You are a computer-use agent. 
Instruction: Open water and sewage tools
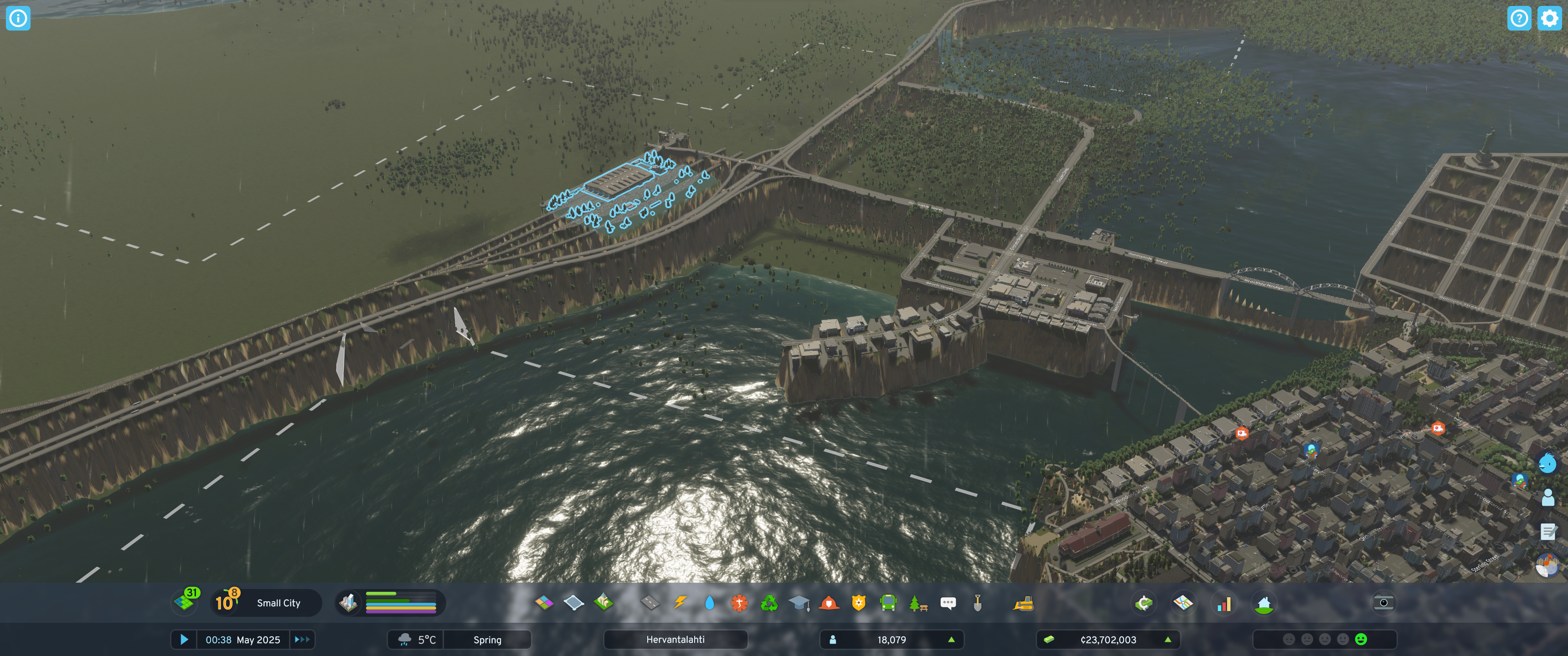(709, 603)
